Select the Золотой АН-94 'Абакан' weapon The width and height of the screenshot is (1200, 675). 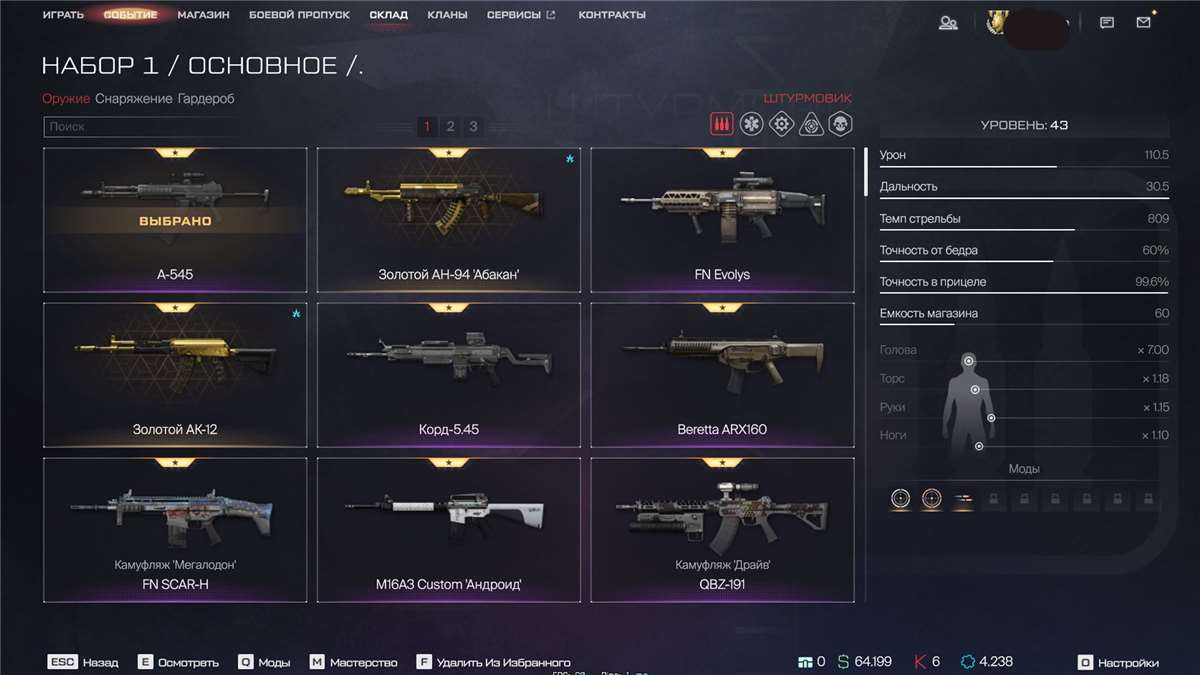[x=448, y=220]
